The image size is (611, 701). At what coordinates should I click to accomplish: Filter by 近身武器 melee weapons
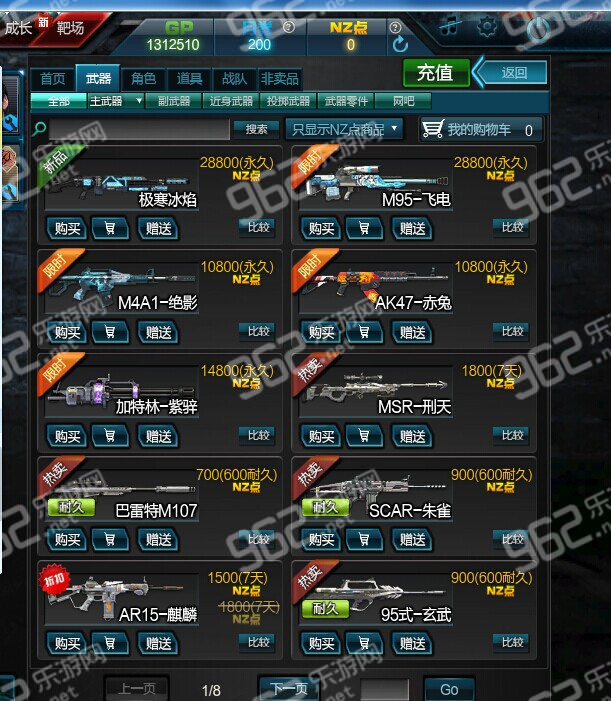coord(231,101)
